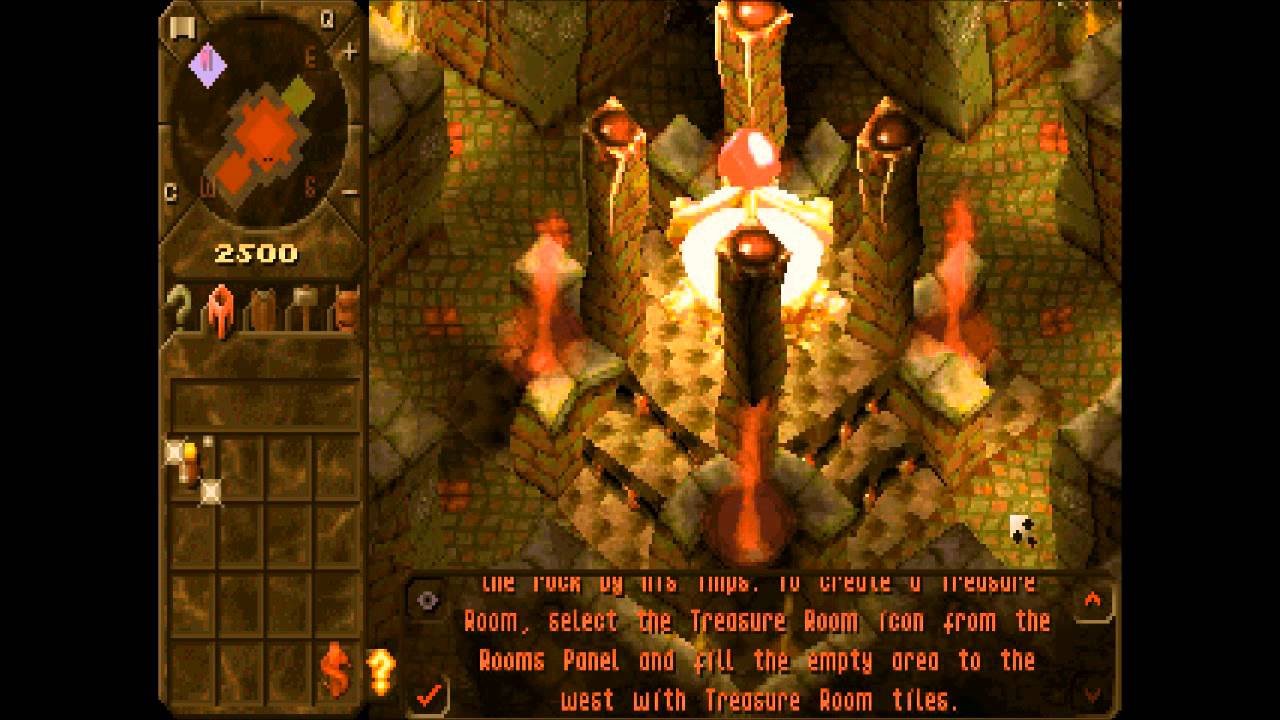Select the orange dollar sign sell icon

pyautogui.click(x=336, y=669)
